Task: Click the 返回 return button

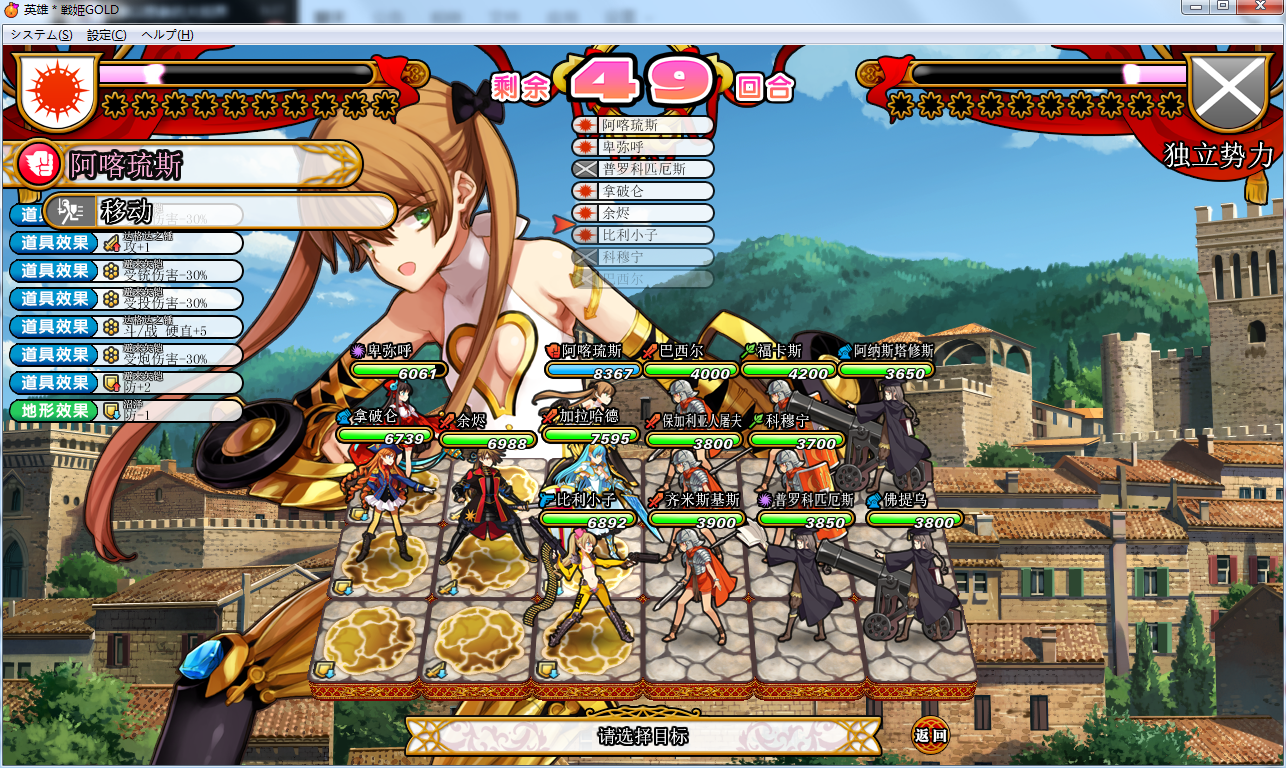Action: (x=930, y=736)
